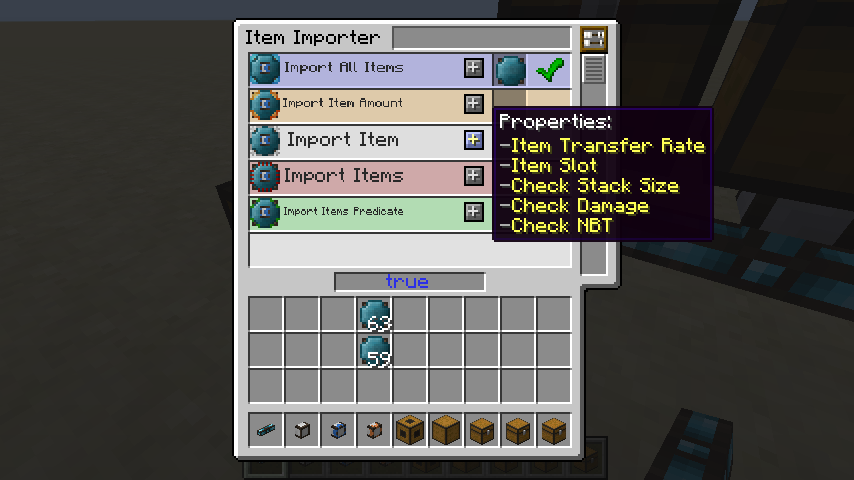Expand the Import Items plus button
The height and width of the screenshot is (480, 854).
[474, 176]
